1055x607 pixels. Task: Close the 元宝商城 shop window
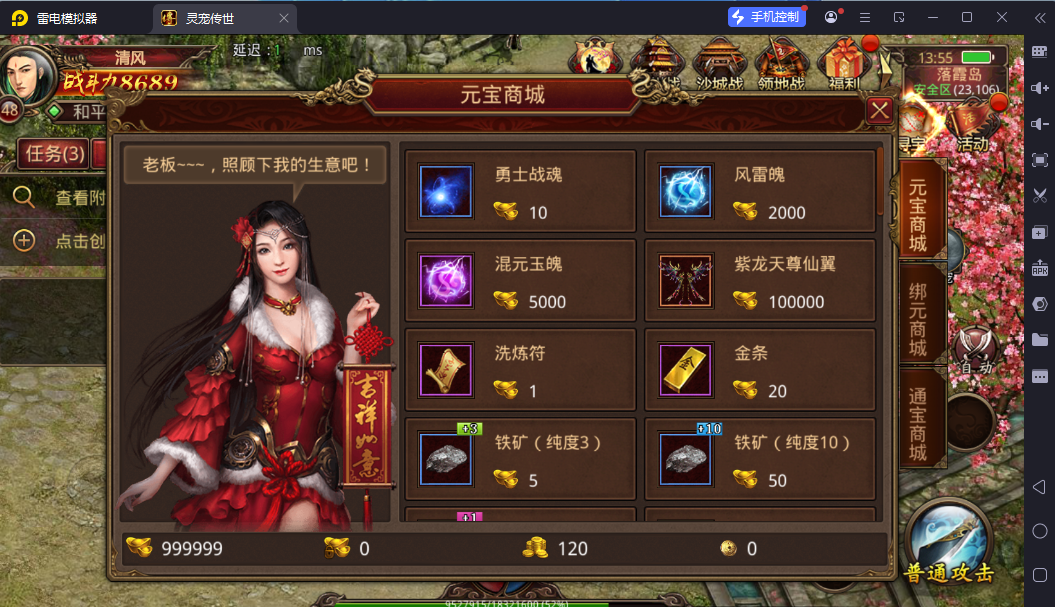point(880,110)
